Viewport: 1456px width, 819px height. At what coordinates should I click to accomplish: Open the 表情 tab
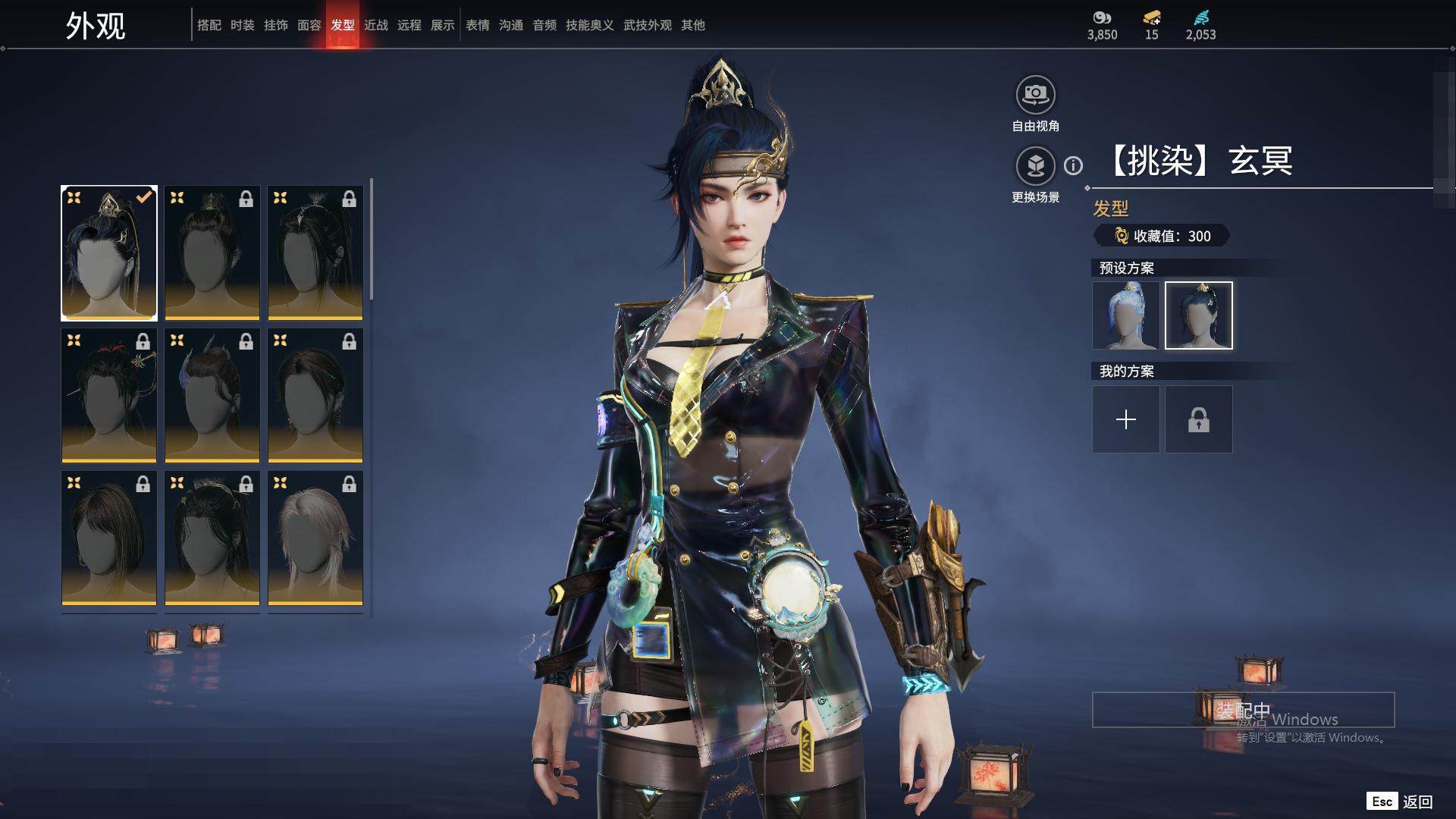[477, 25]
